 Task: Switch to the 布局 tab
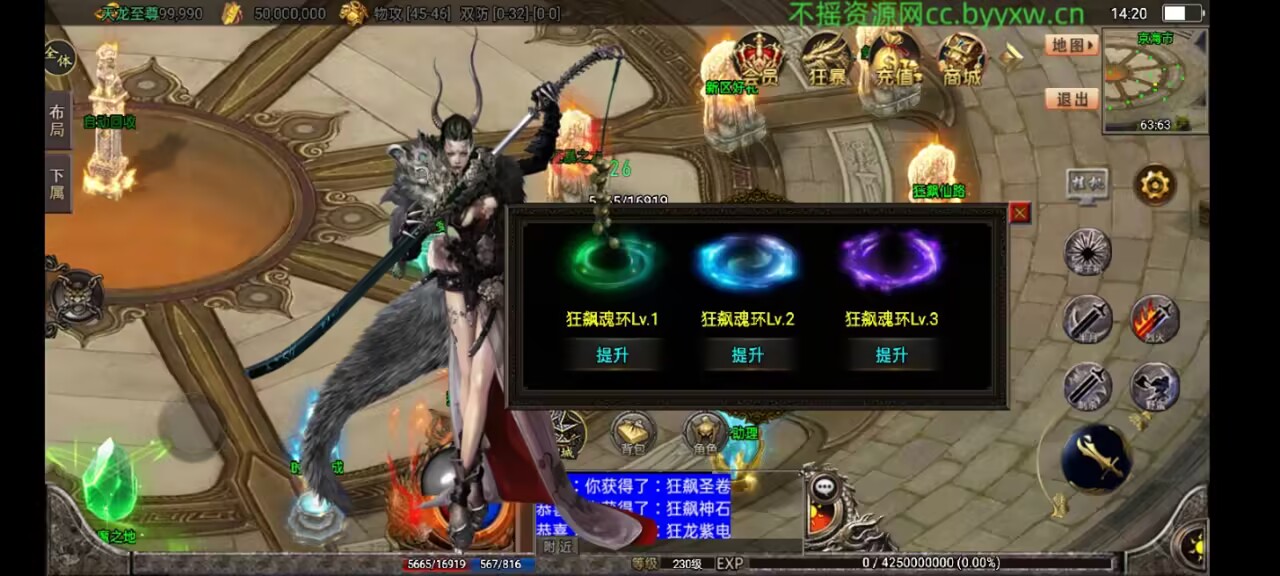tap(57, 121)
